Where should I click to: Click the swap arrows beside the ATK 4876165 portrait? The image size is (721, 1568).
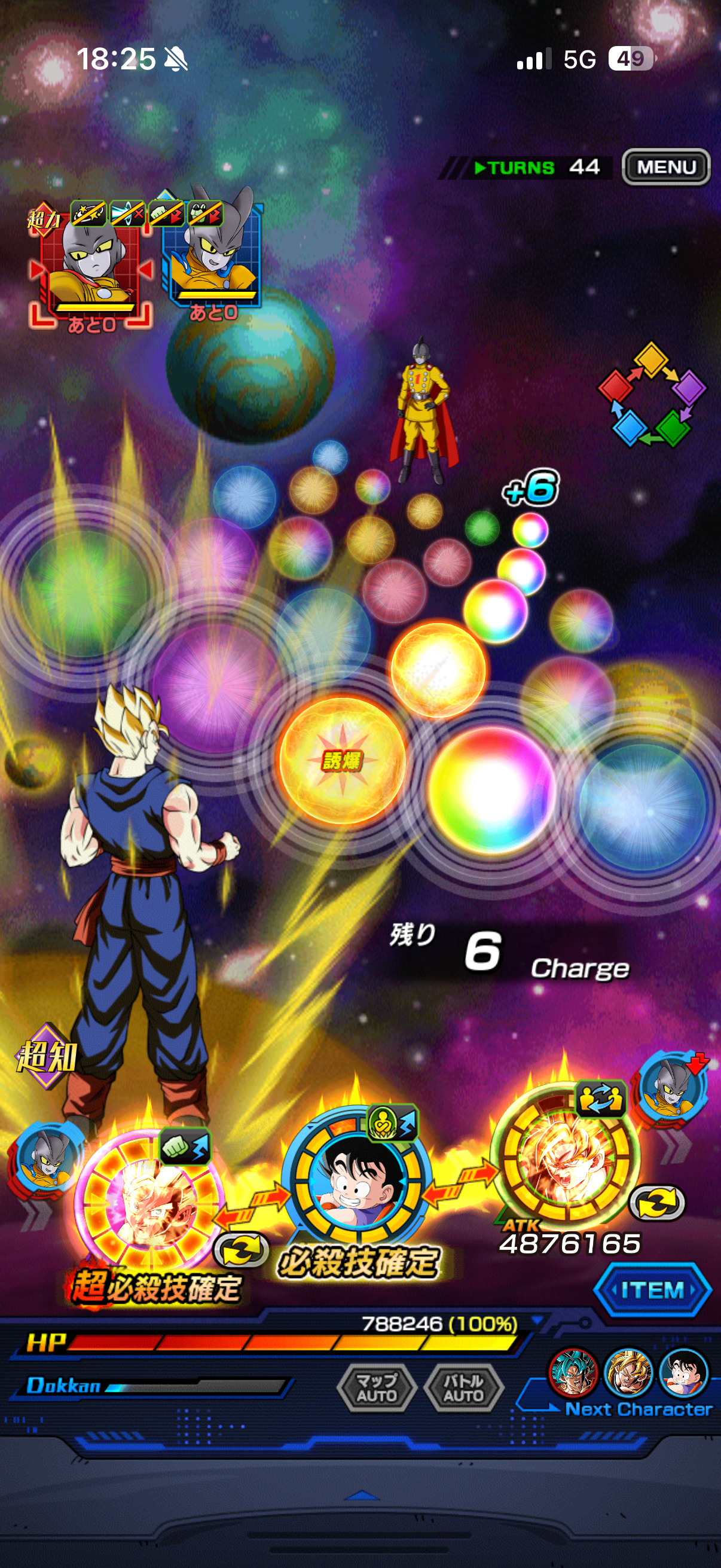pyautogui.click(x=657, y=1203)
